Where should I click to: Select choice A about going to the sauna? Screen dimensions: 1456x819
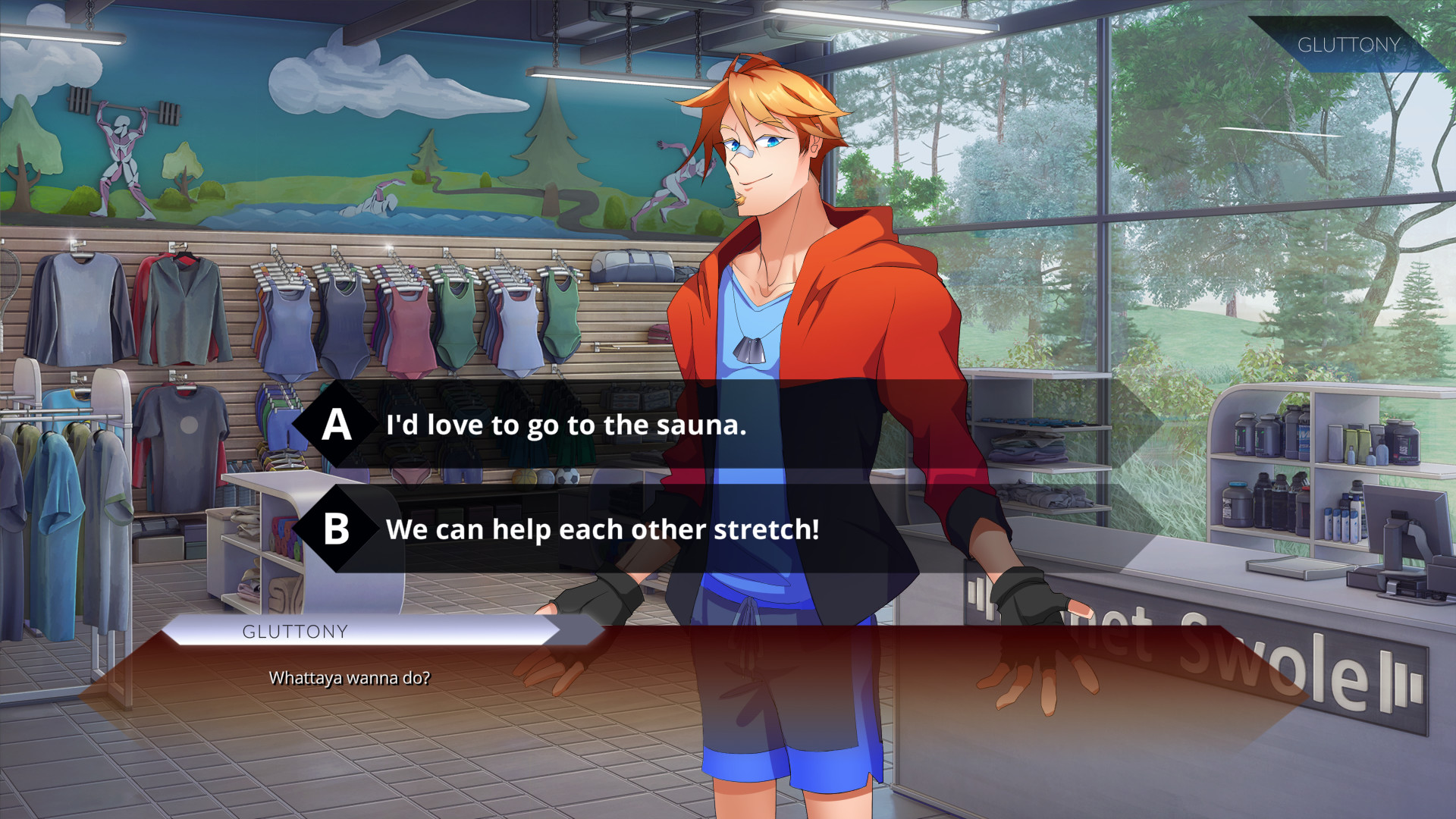click(x=567, y=425)
